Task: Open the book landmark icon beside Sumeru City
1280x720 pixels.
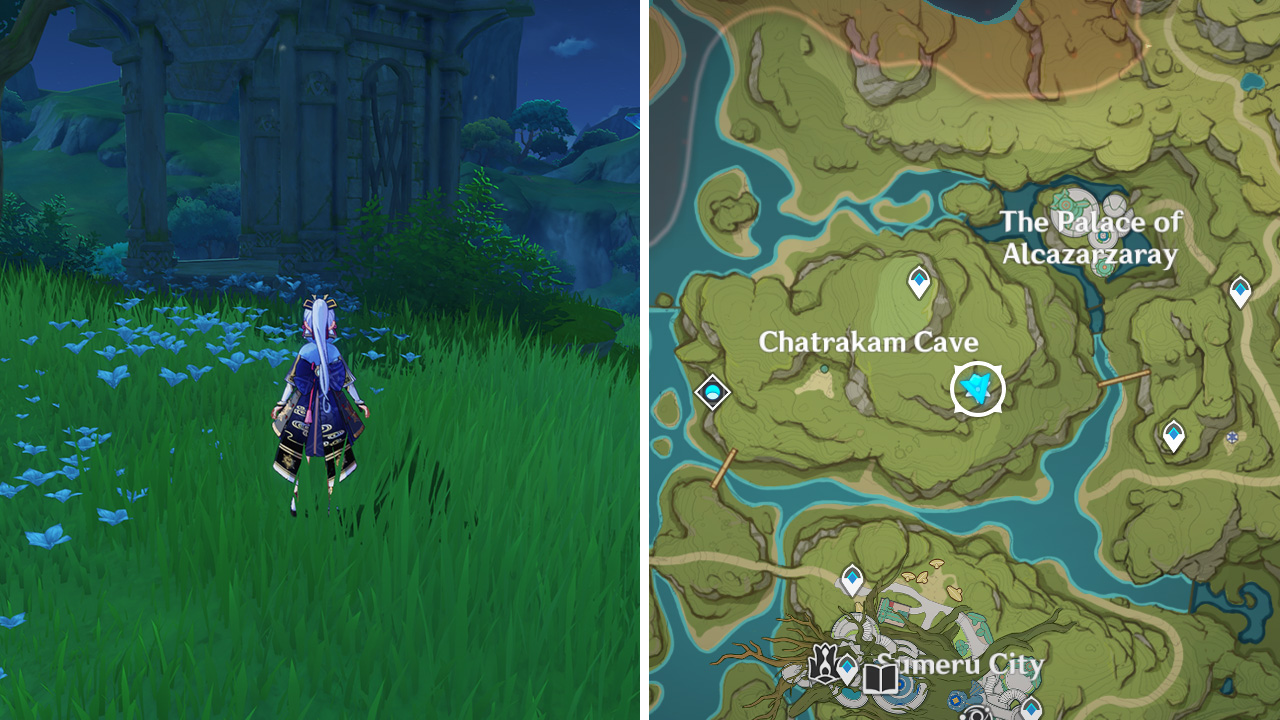Action: point(879,678)
